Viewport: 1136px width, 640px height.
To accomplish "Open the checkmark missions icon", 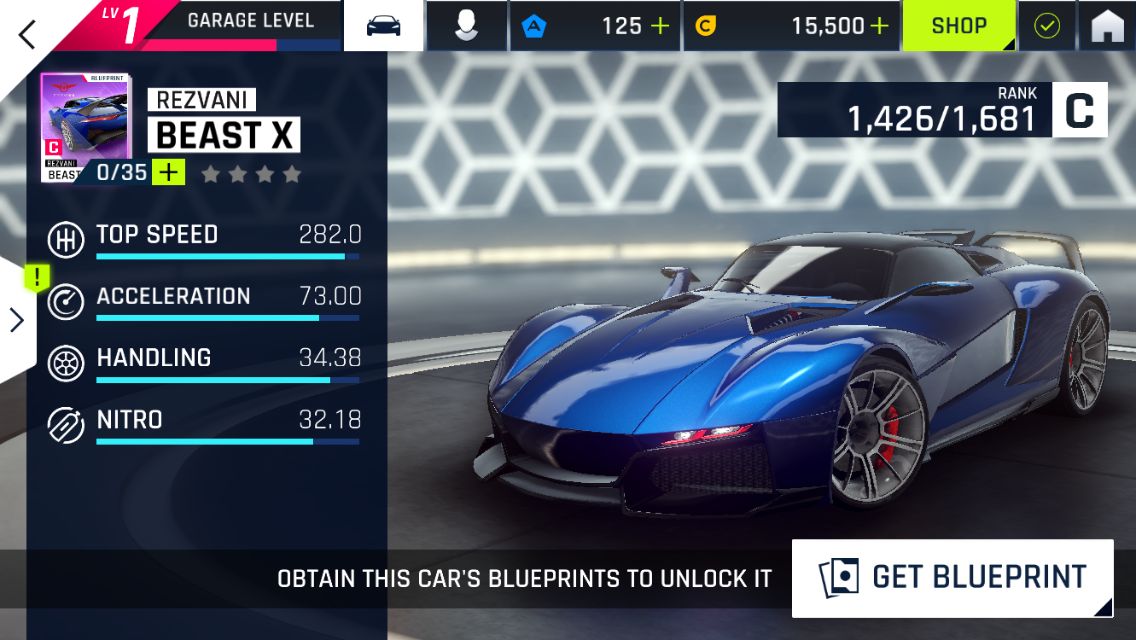I will (x=1046, y=26).
